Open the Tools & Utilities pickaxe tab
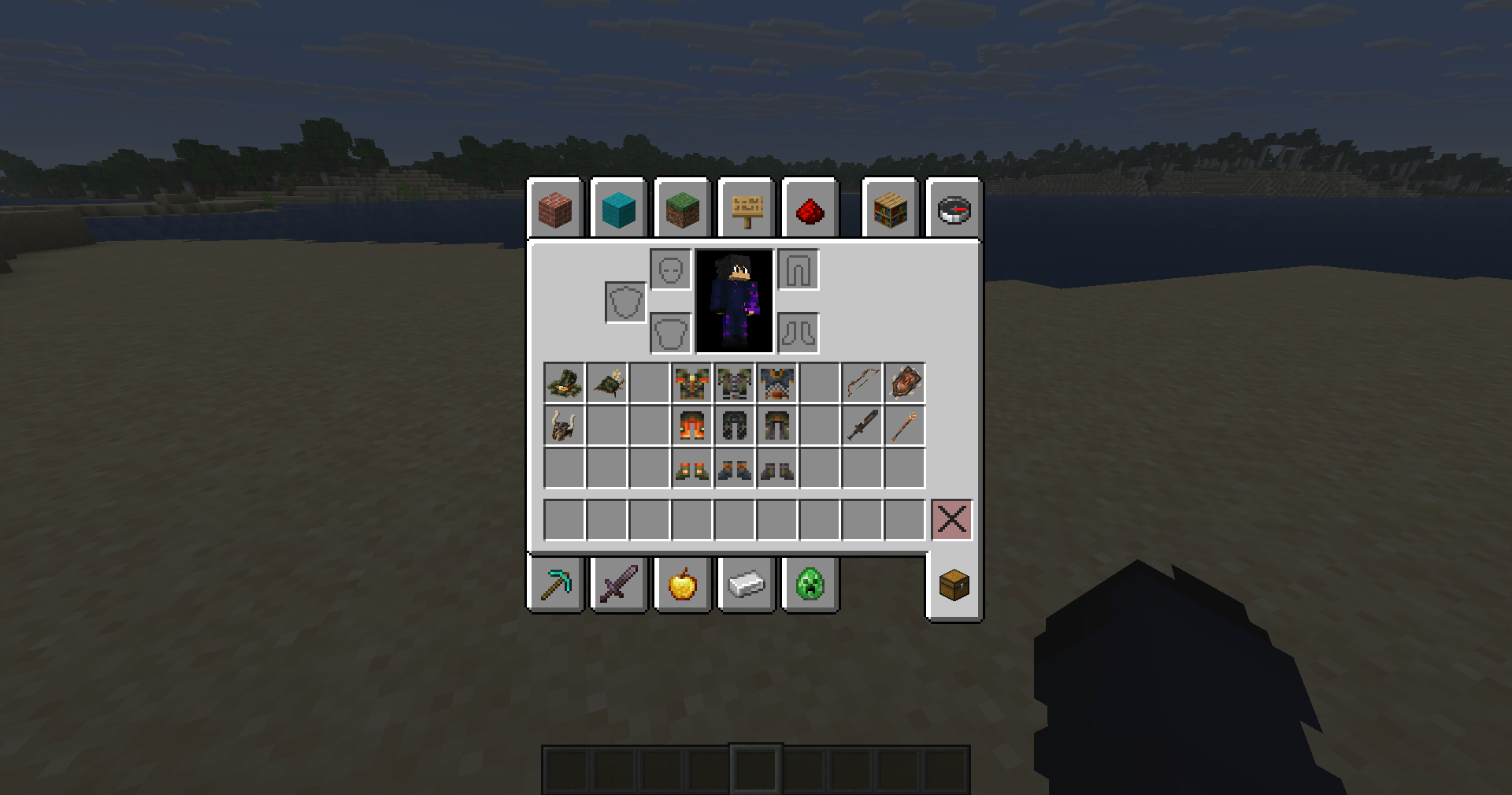Screen dimensions: 1512x795 click(x=555, y=583)
